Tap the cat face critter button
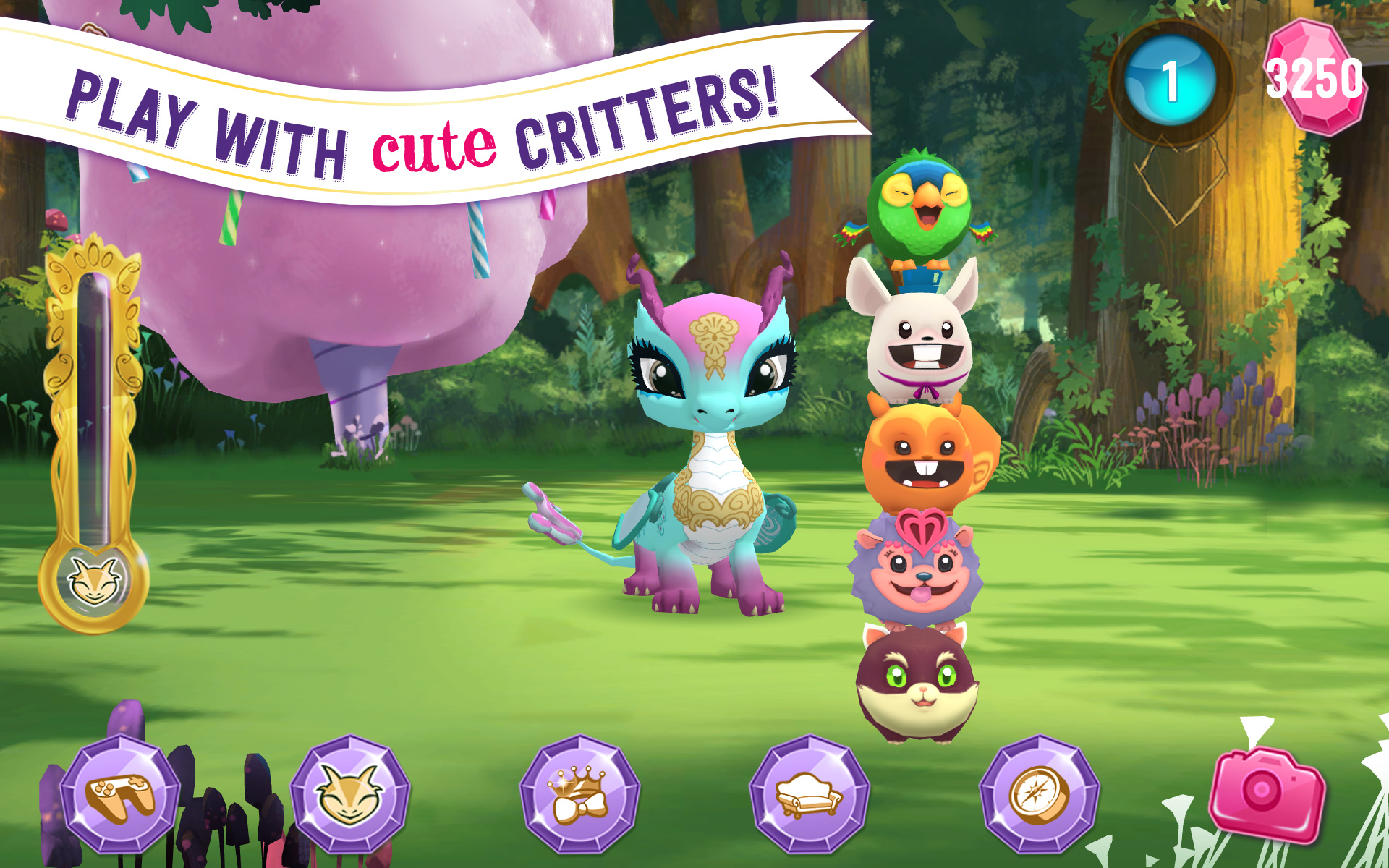Image resolution: width=1389 pixels, height=868 pixels. coord(350,794)
